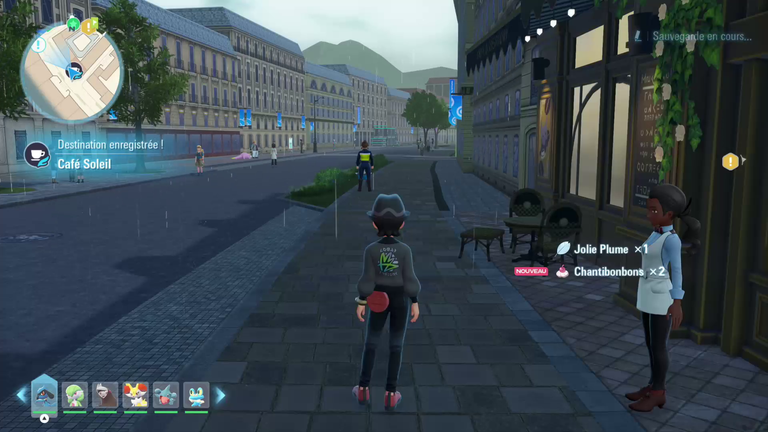768x432 pixels.
Task: Click the party bar's right arrow
Action: pos(220,396)
